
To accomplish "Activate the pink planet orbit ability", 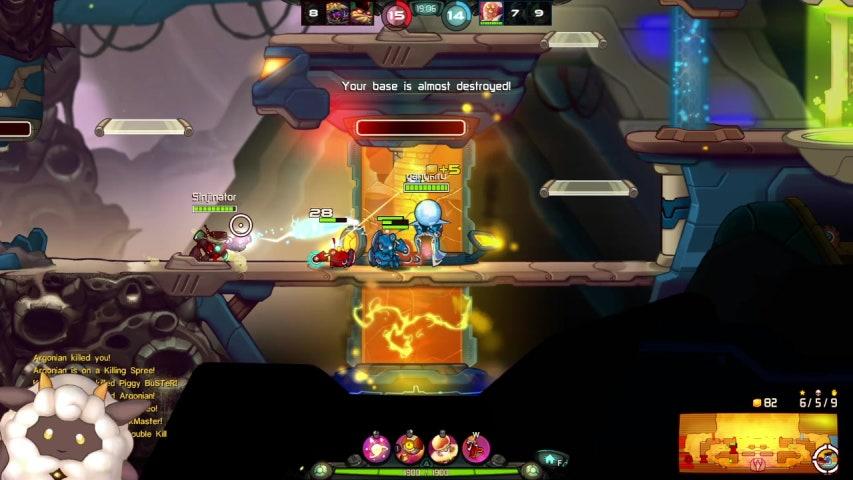I will pyautogui.click(x=376, y=447).
